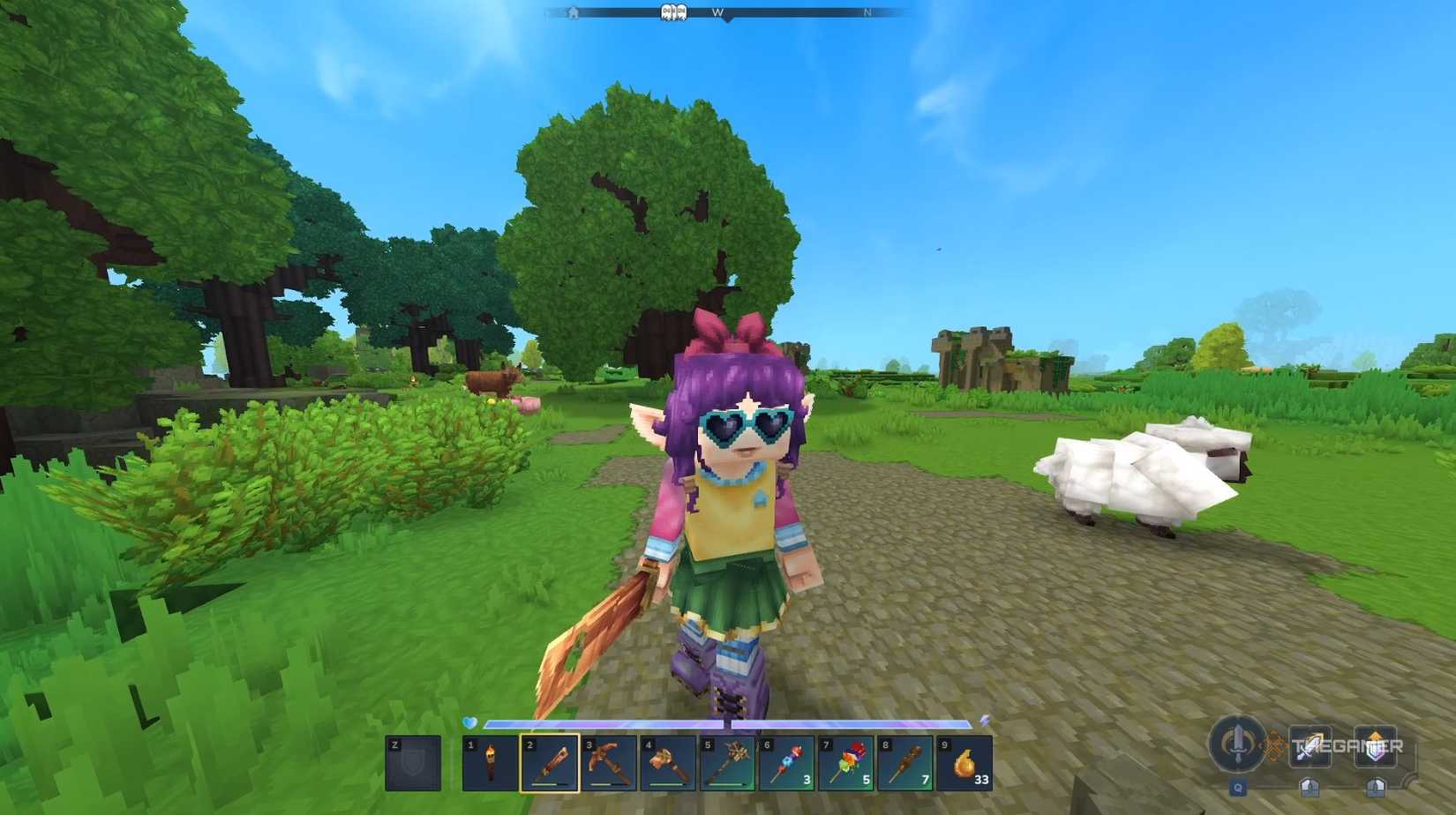Viewport: 1456px width, 815px height.
Task: Click the West marker on the compass
Action: (718, 11)
